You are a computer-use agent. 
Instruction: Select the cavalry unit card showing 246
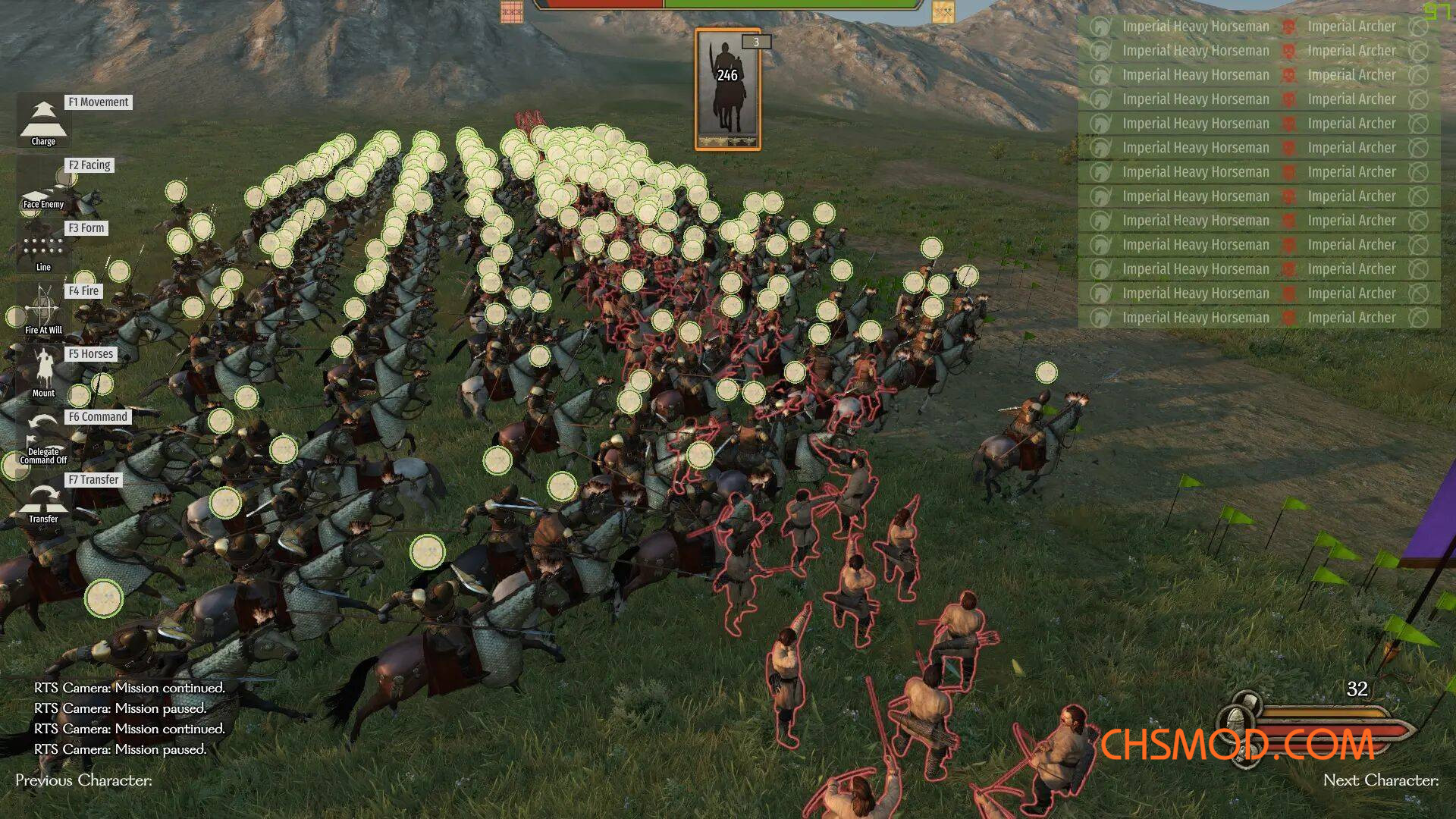(x=727, y=87)
